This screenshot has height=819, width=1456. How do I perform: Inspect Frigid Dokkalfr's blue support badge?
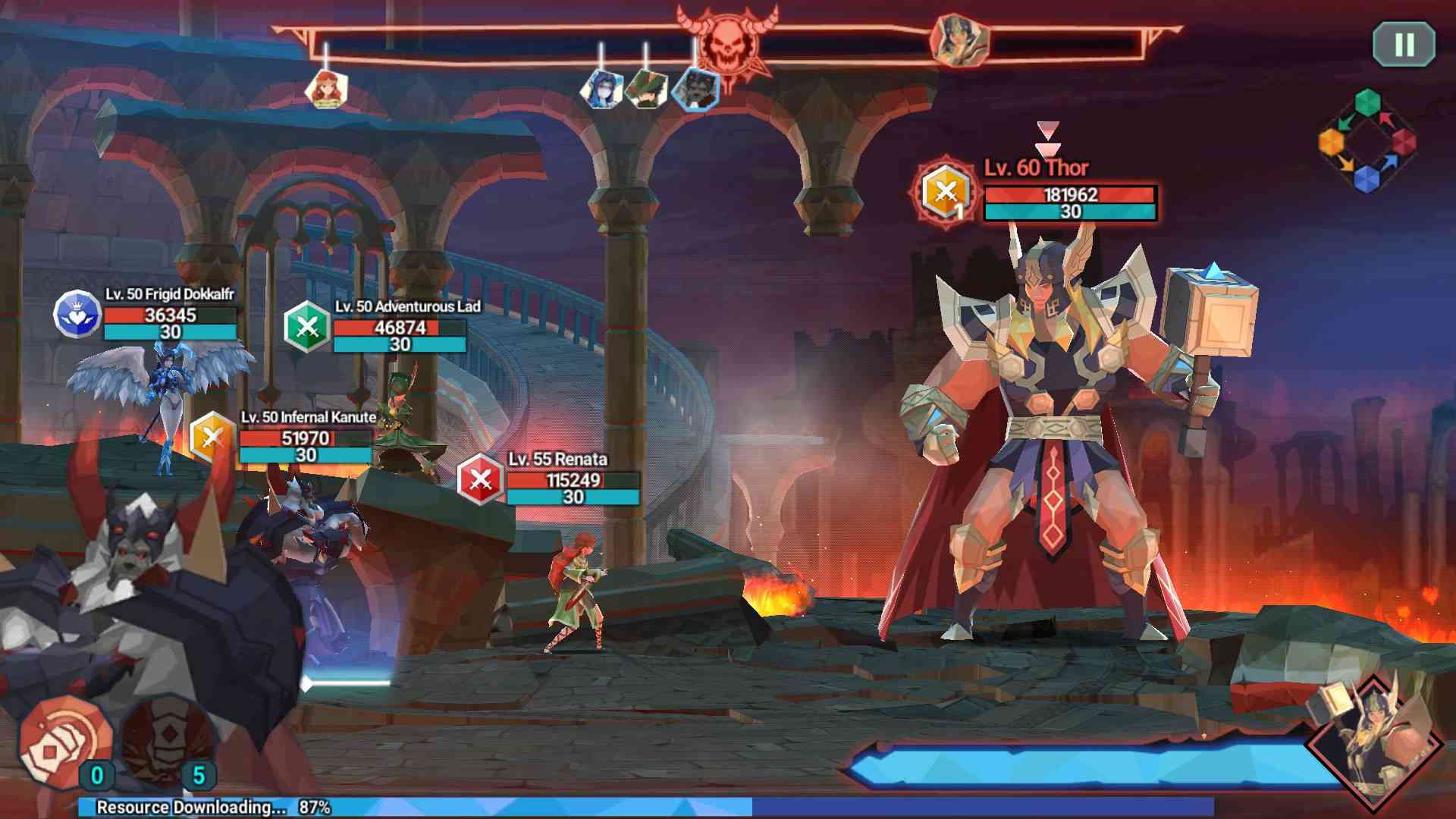(x=77, y=314)
